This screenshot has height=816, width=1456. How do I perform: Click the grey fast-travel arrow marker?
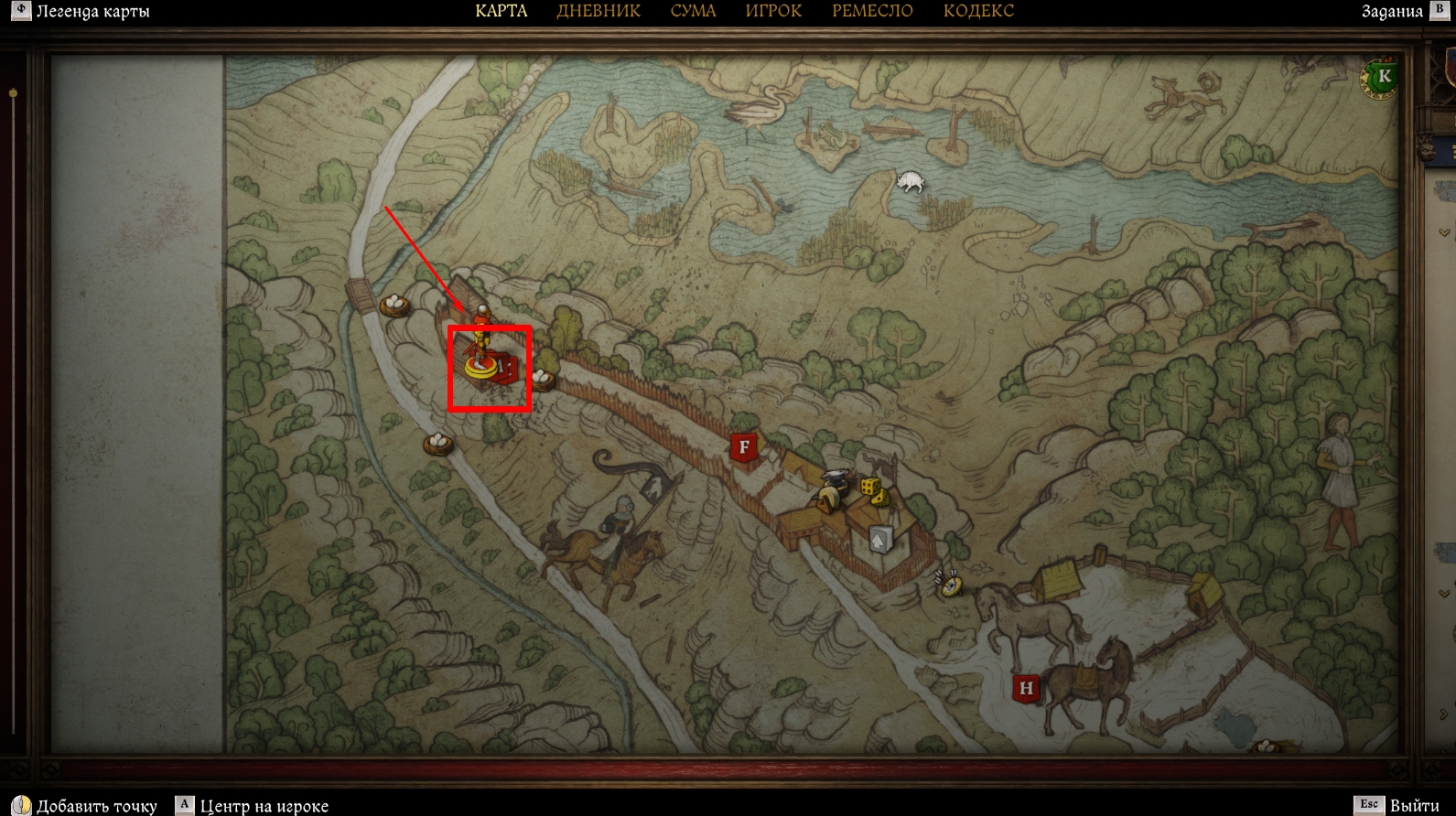pos(879,540)
